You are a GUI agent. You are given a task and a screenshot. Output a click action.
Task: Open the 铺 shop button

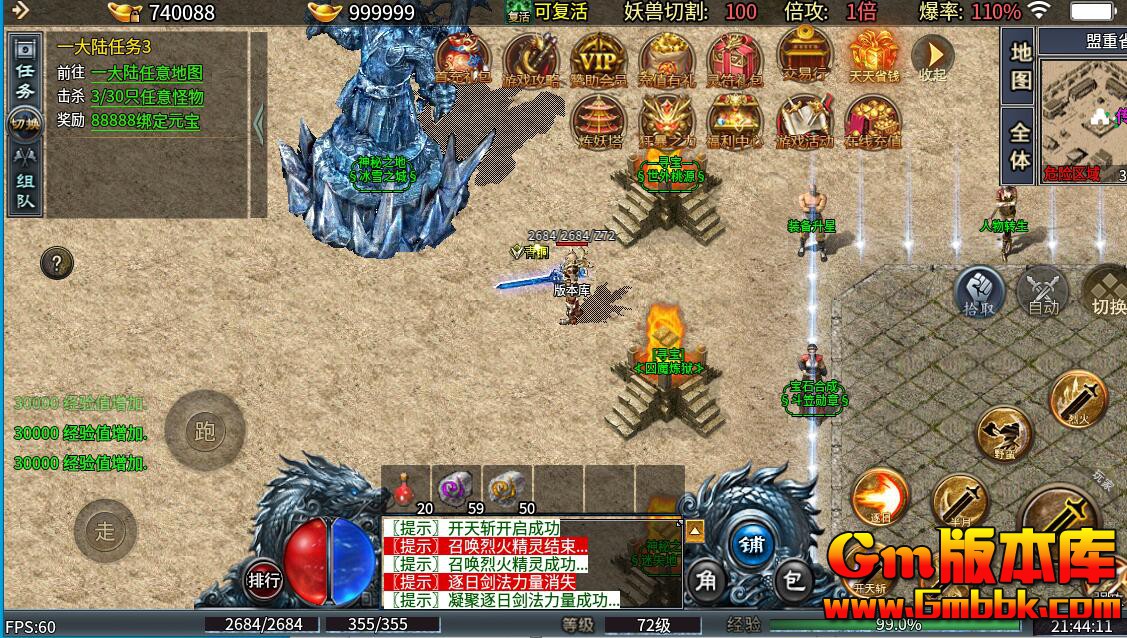pyautogui.click(x=751, y=544)
